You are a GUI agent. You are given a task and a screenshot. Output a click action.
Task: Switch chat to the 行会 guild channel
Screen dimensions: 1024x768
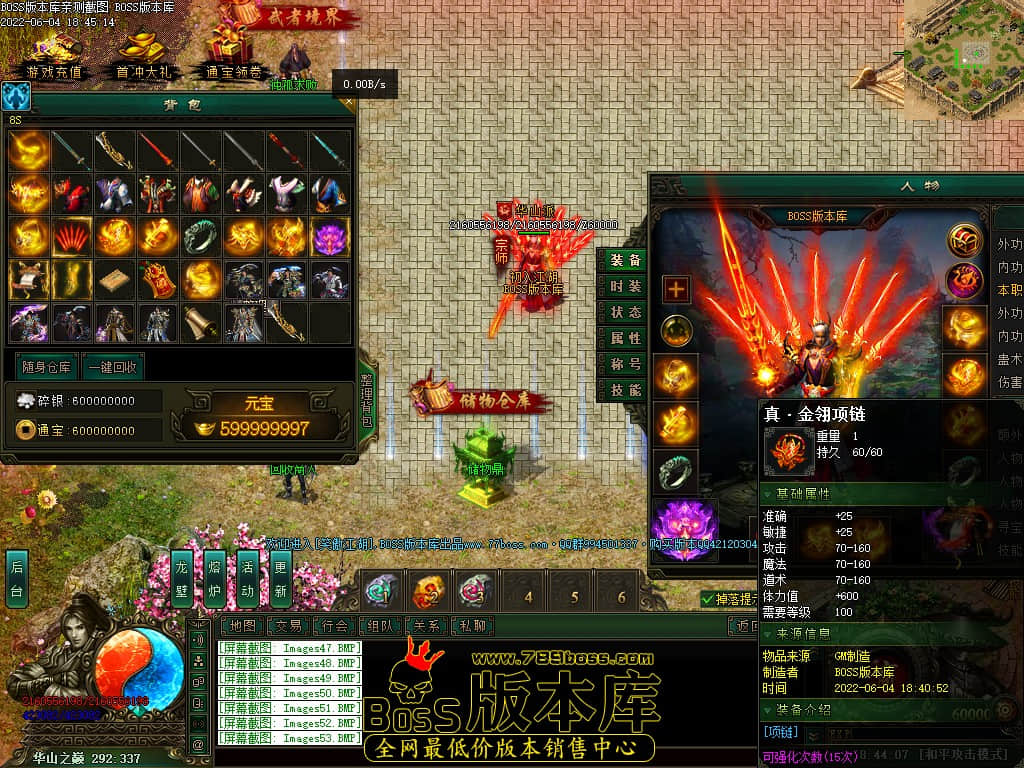pyautogui.click(x=335, y=626)
